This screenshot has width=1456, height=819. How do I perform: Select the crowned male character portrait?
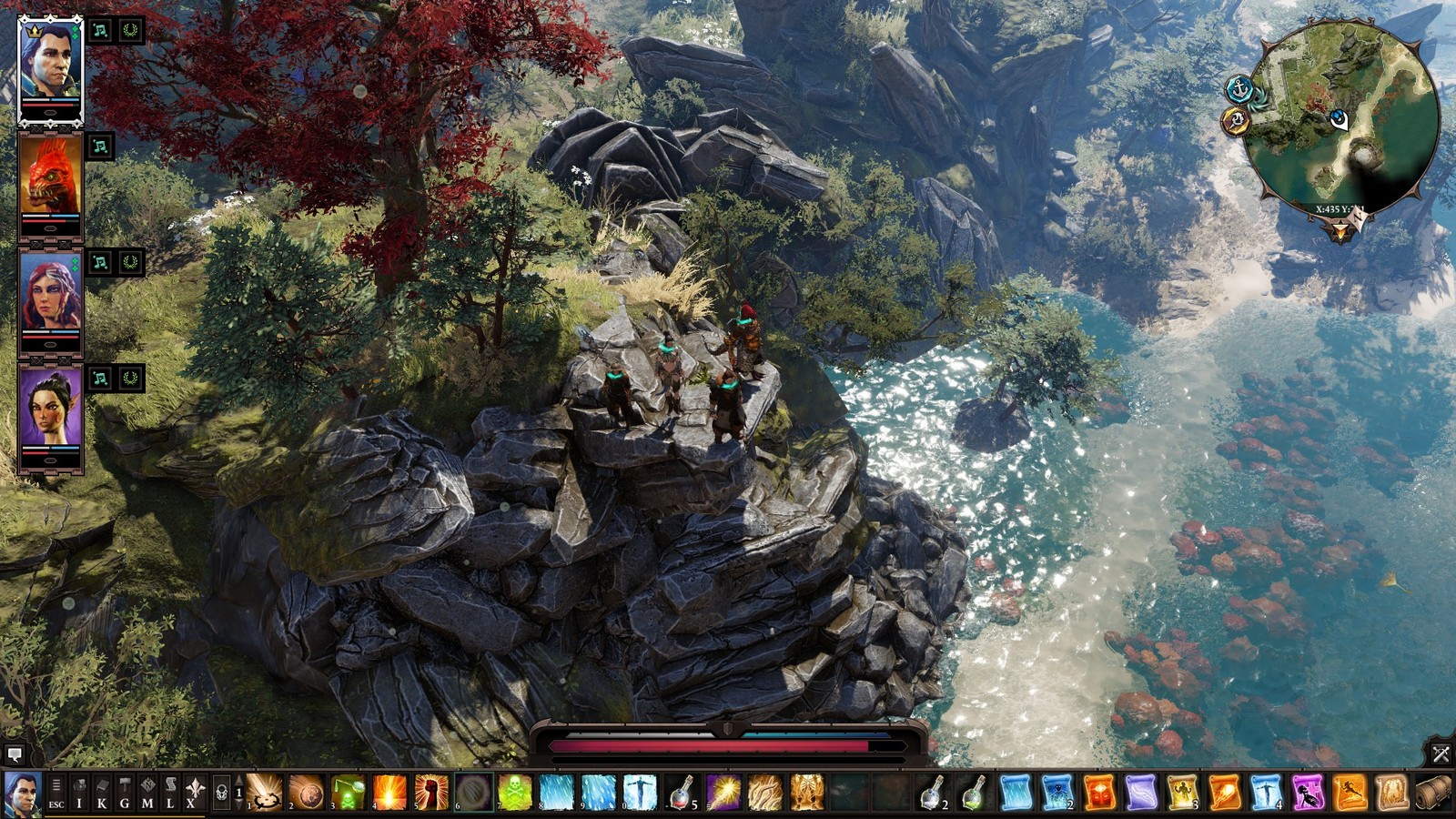(x=50, y=67)
